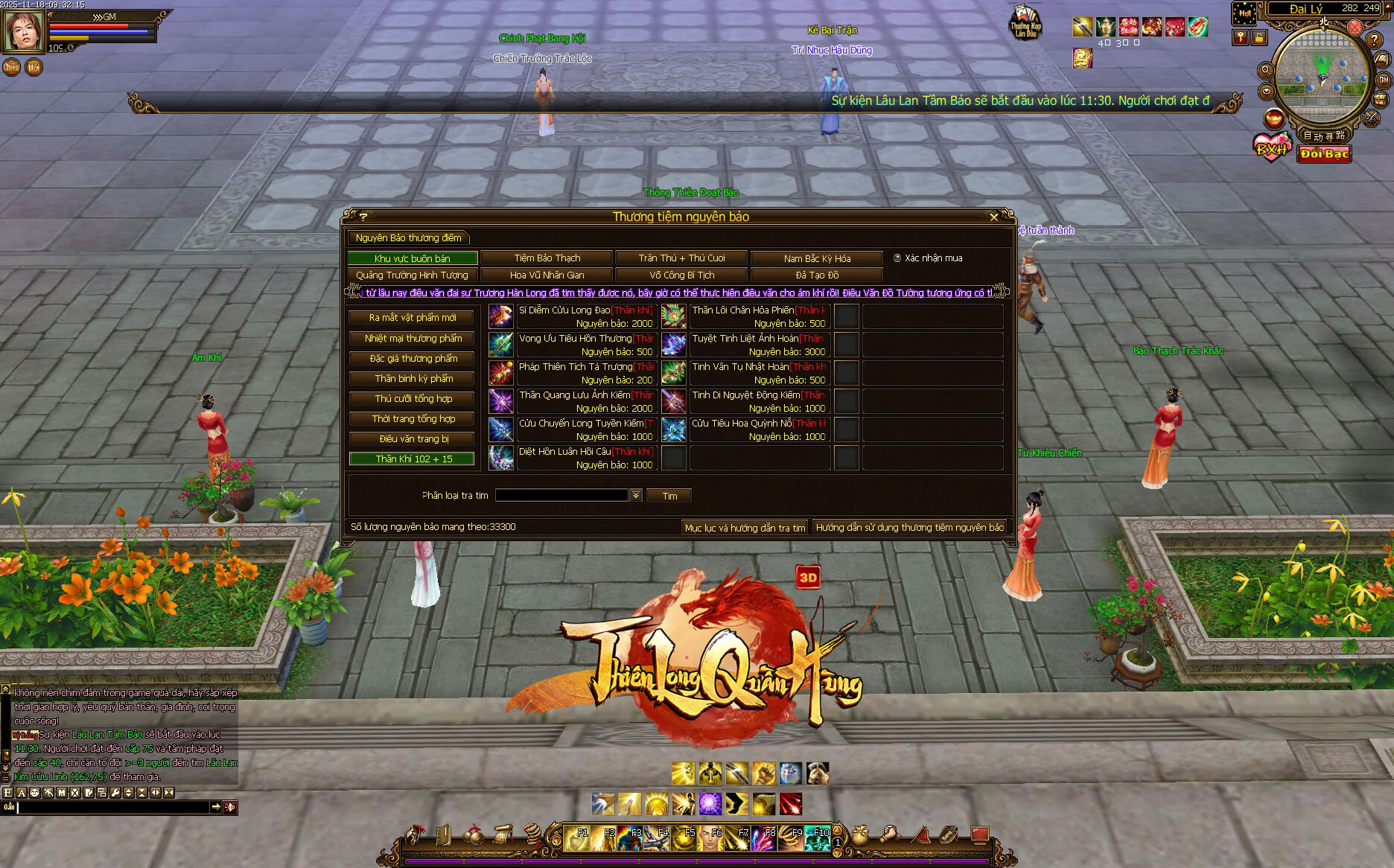The height and width of the screenshot is (868, 1394).
Task: Open the Võ Công Bí Tịch tab
Action: [681, 275]
